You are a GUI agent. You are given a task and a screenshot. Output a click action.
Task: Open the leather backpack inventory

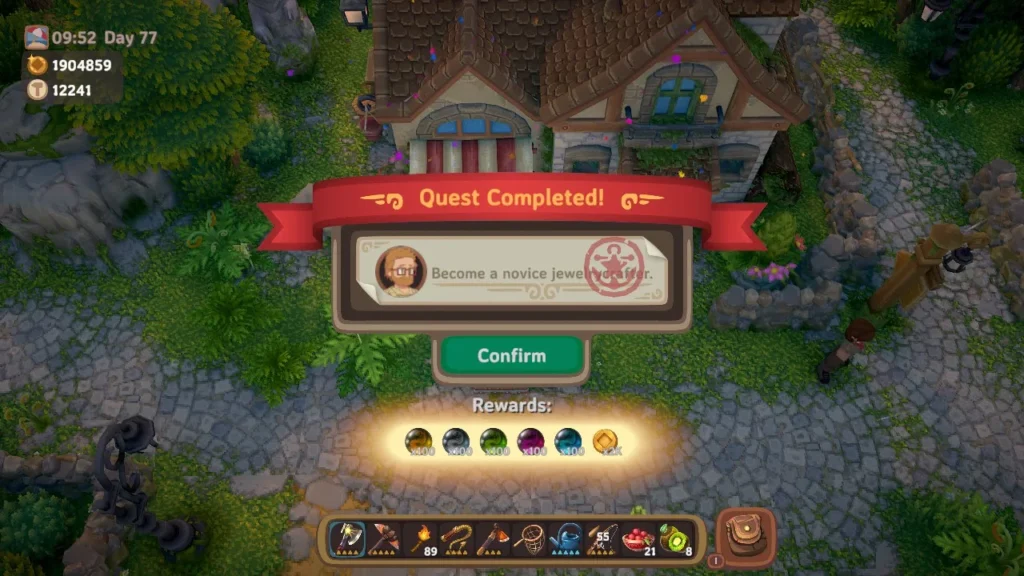coord(746,537)
